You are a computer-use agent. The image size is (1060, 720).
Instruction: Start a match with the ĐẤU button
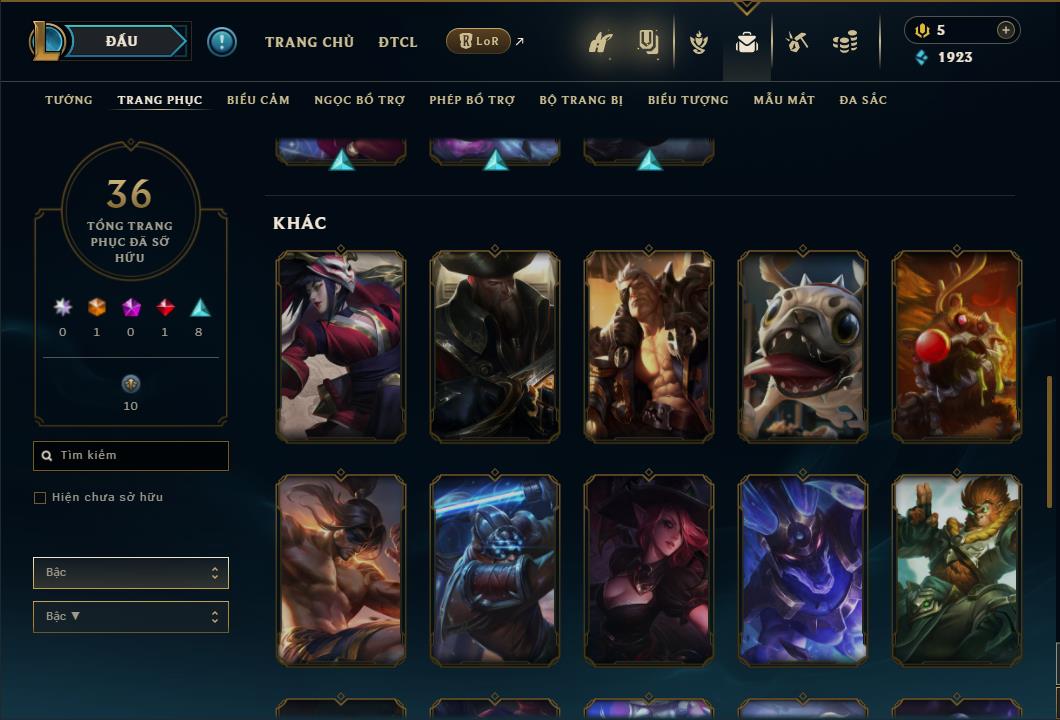(123, 41)
